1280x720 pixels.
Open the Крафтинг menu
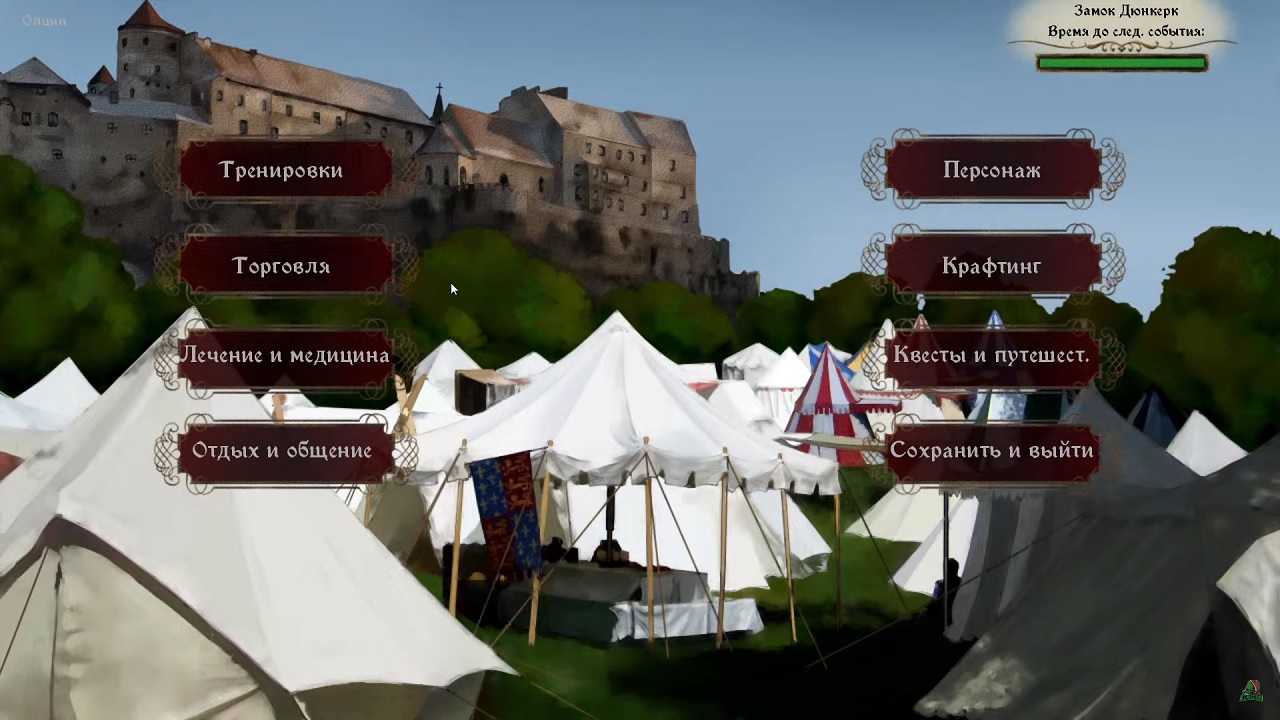point(992,265)
